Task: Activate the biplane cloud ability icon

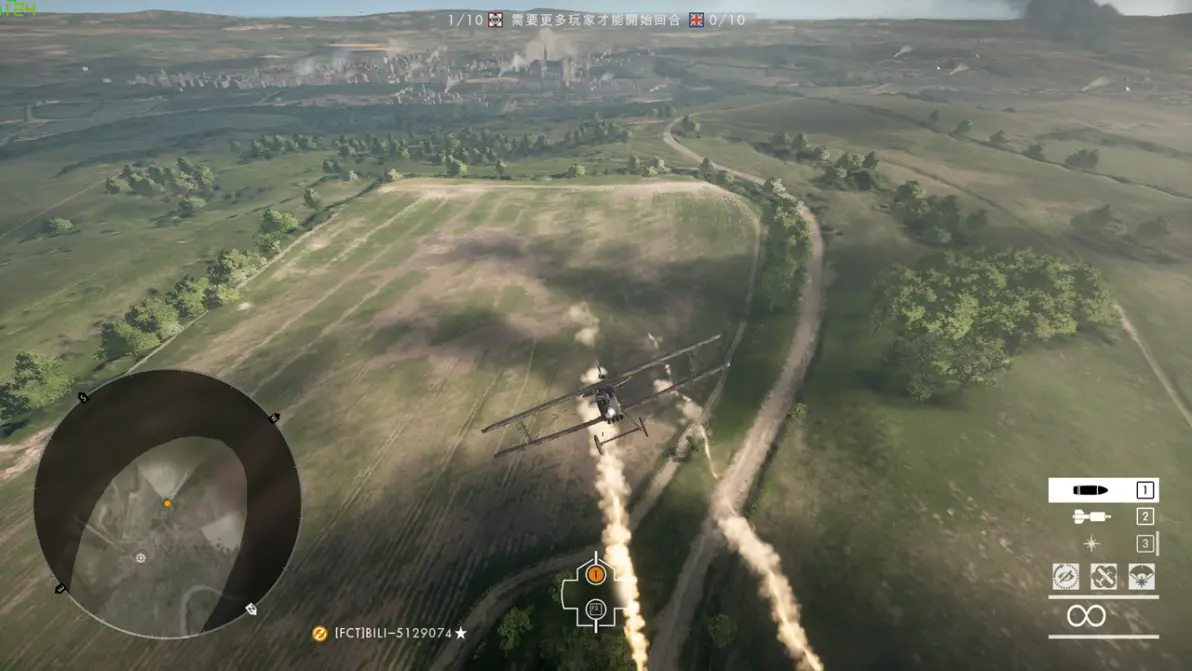Action: [1103, 577]
